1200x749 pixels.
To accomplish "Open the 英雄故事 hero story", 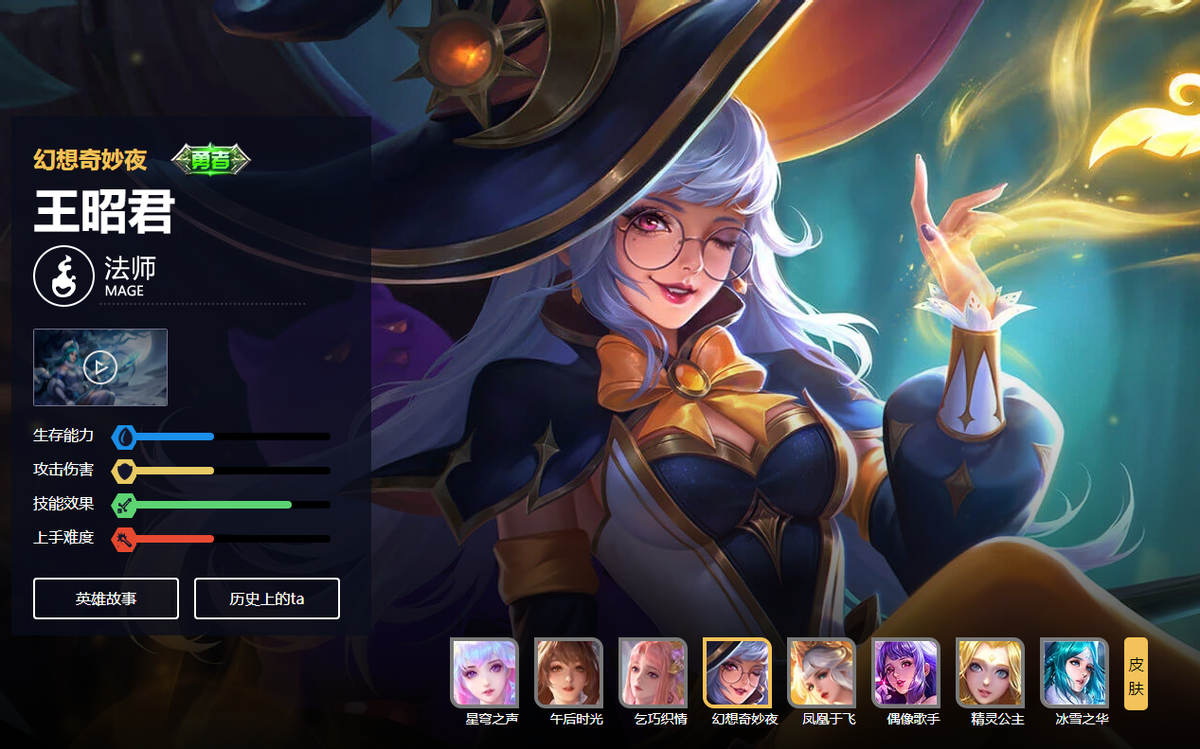I will tap(106, 598).
